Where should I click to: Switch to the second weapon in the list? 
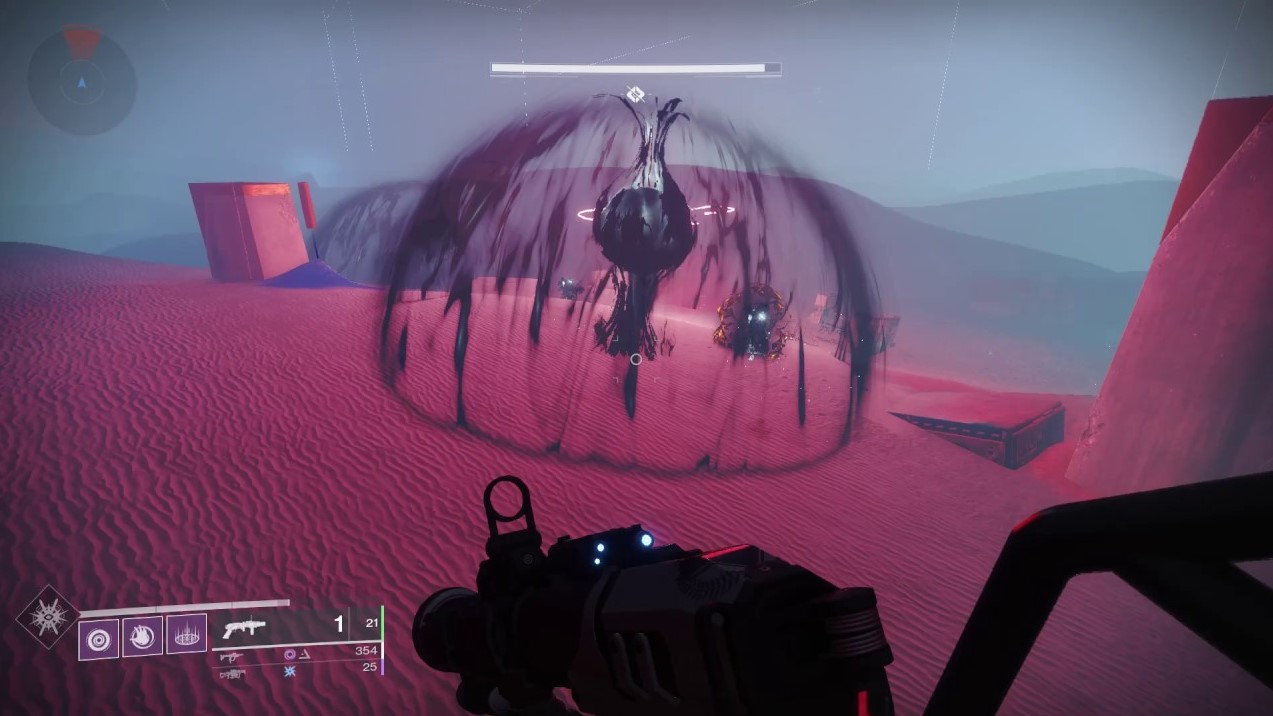[x=230, y=656]
